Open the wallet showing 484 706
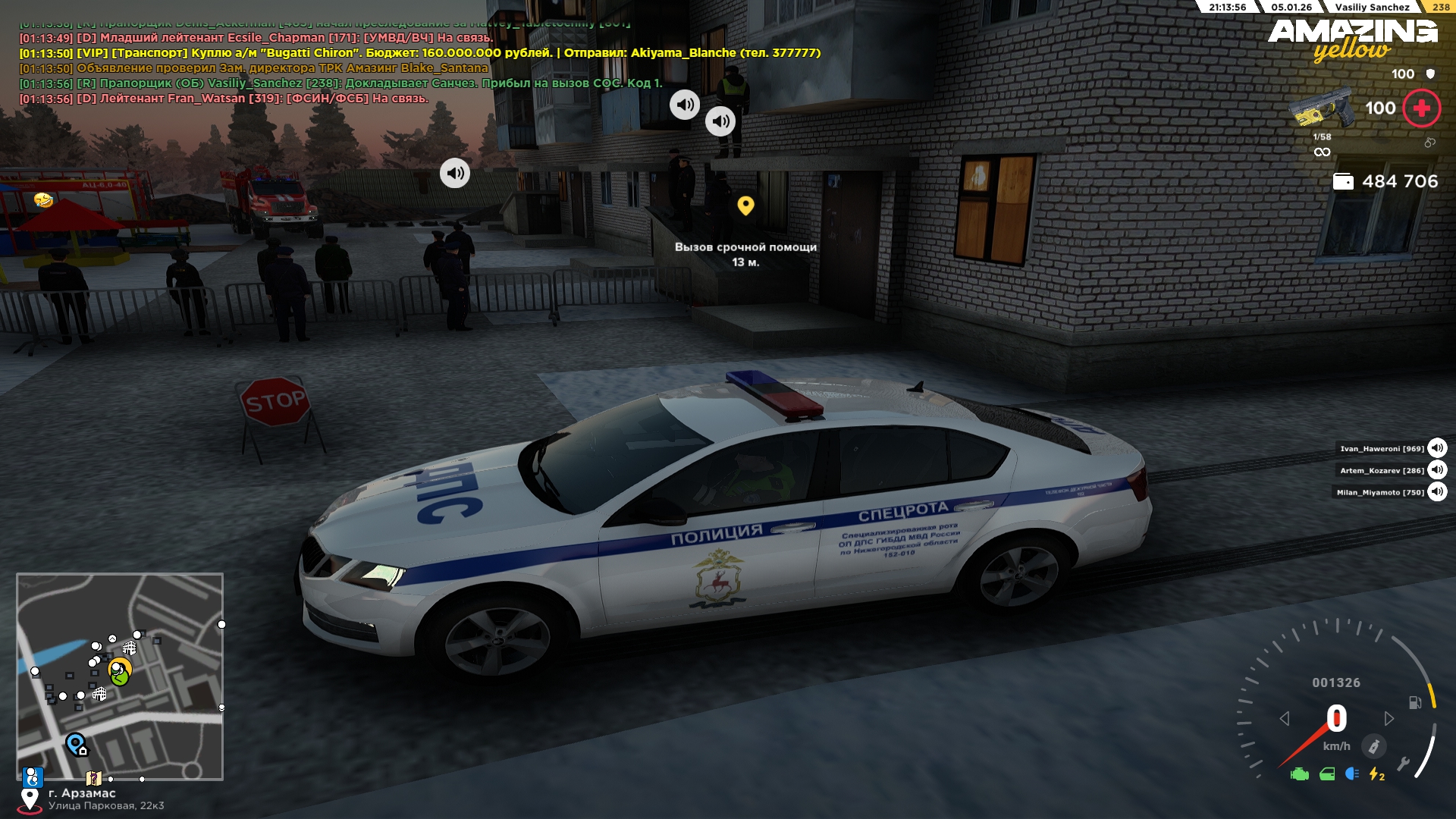1456x819 pixels. click(1343, 182)
